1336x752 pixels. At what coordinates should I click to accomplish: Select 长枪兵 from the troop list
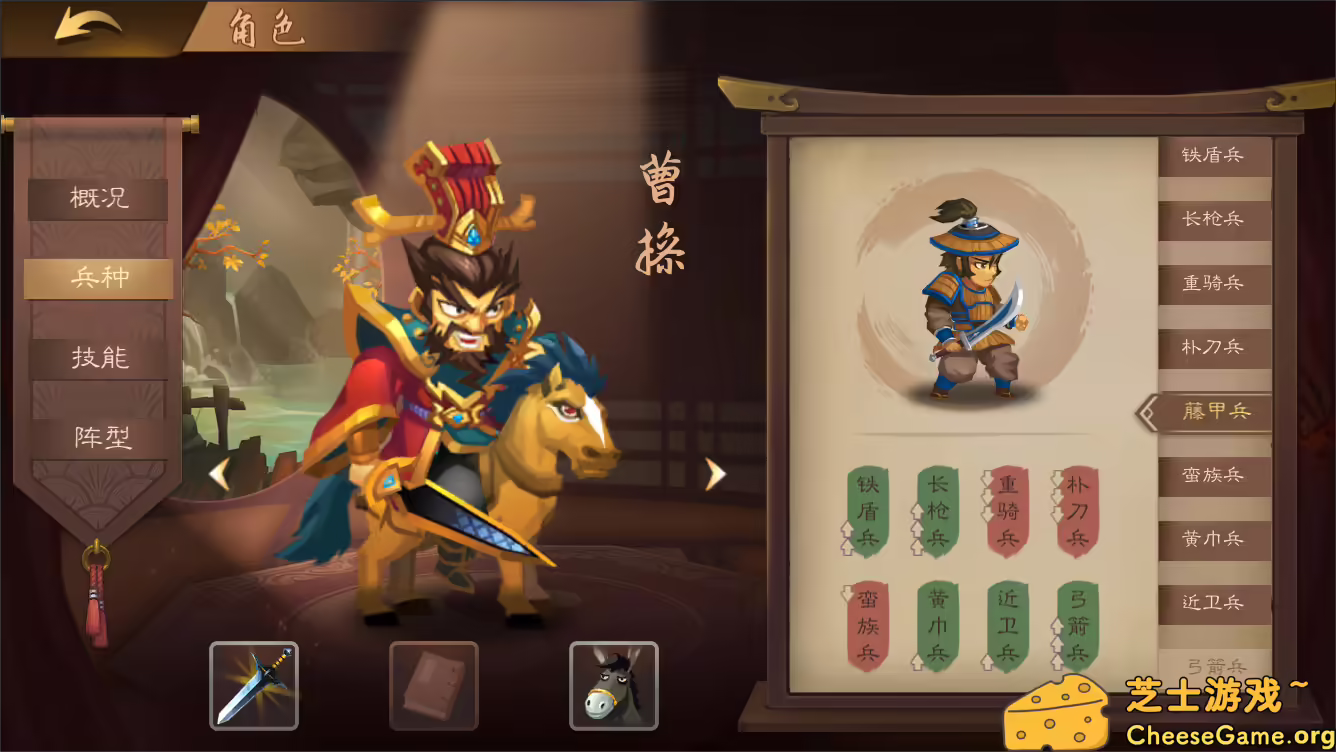click(x=1217, y=221)
